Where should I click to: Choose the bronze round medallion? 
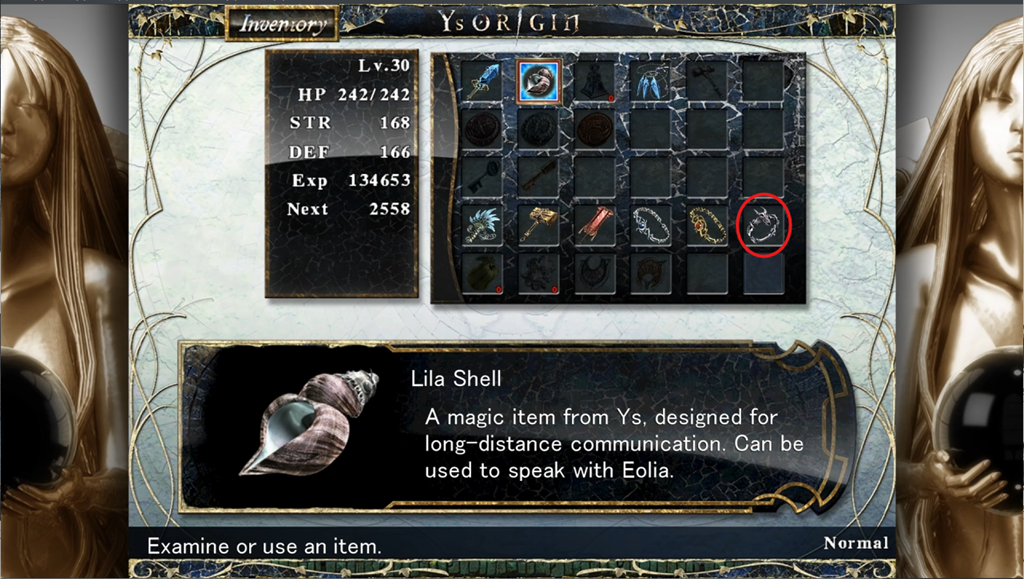[596, 129]
